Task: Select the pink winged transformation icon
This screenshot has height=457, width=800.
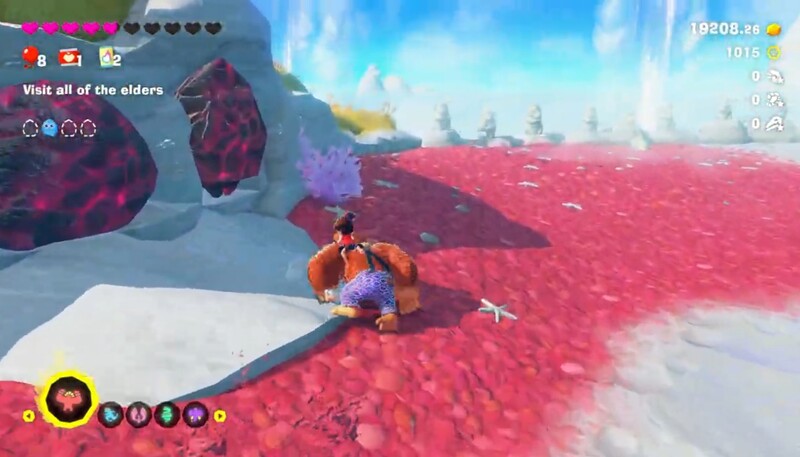Action: click(139, 414)
